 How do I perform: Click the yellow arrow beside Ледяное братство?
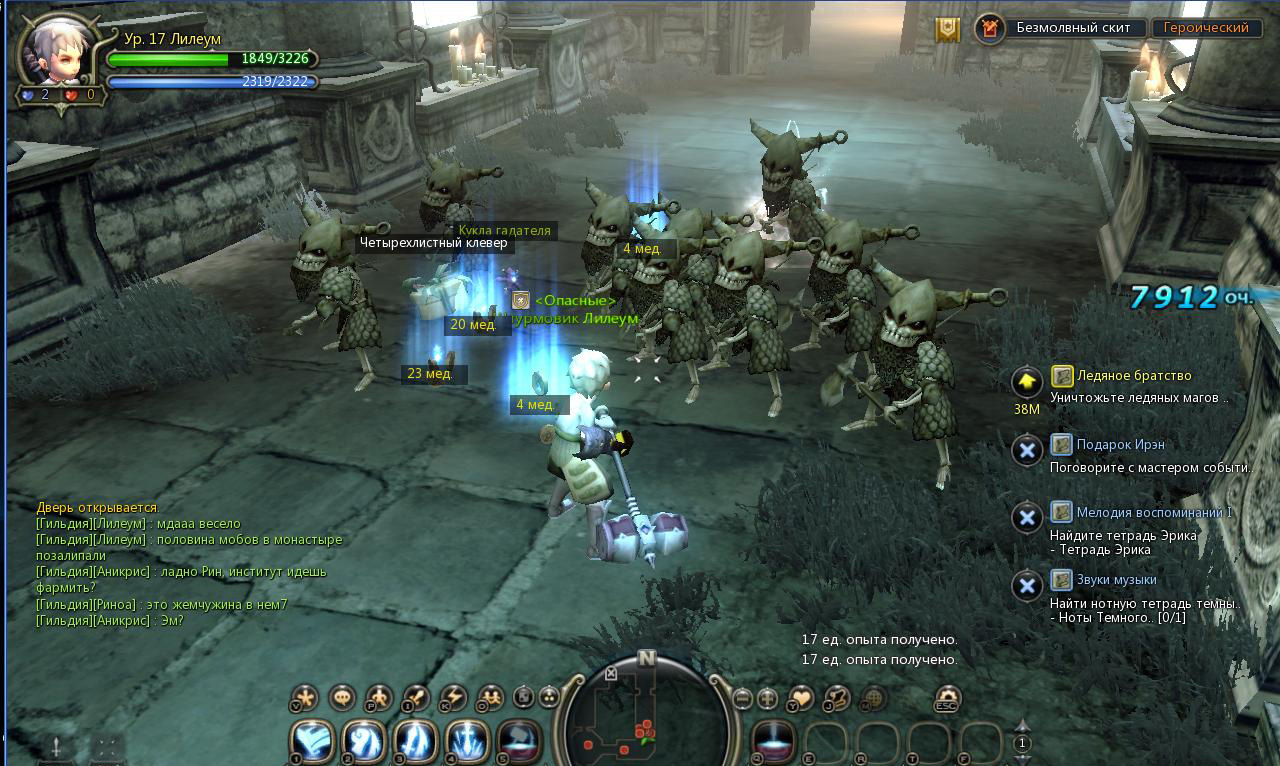(x=1027, y=382)
